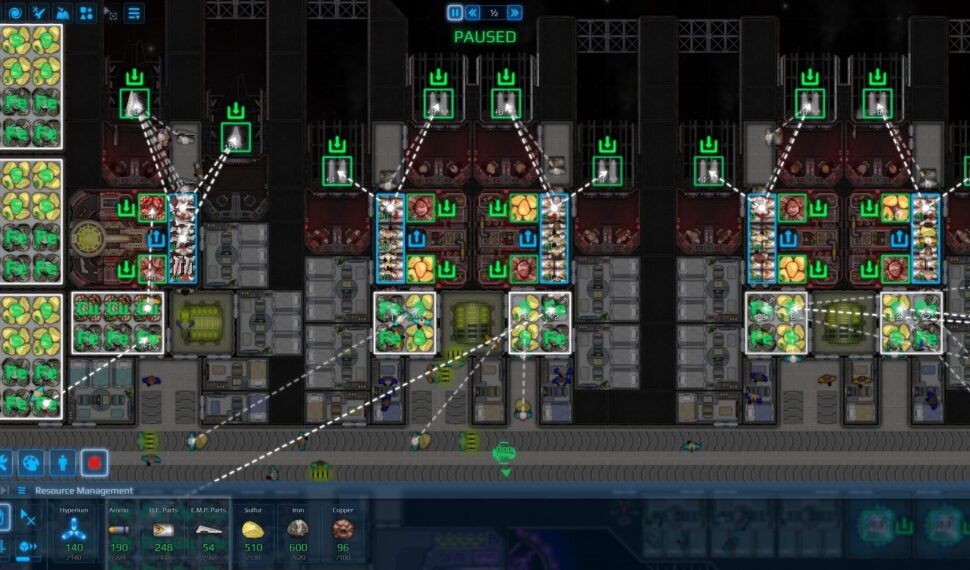The width and height of the screenshot is (970, 570).
Task: Open the list filter menu icon
Action: [x=134, y=13]
